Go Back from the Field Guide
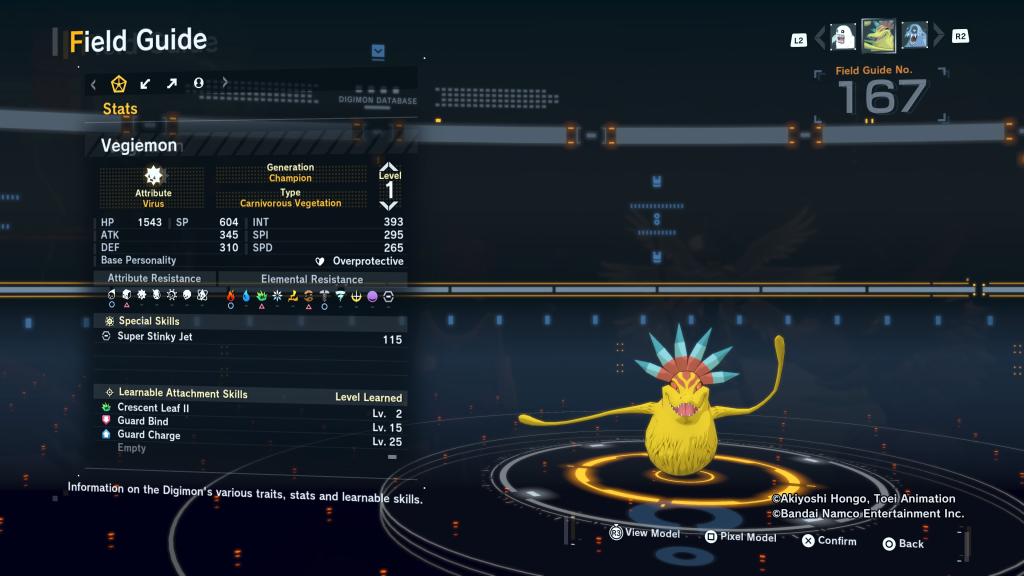Screen dimensions: 1024x576 coord(902,543)
